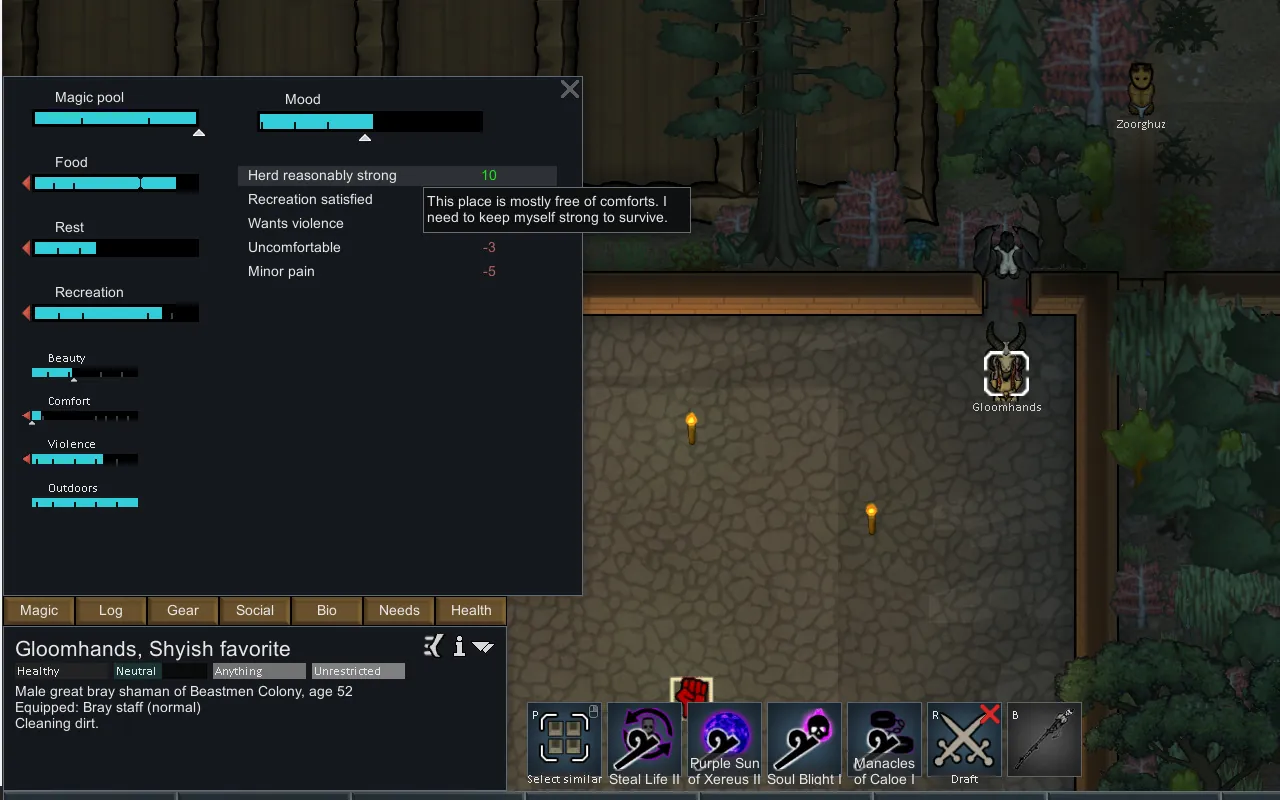Open the 'Anything' restriction selector
This screenshot has height=800, width=1280.
coord(259,671)
